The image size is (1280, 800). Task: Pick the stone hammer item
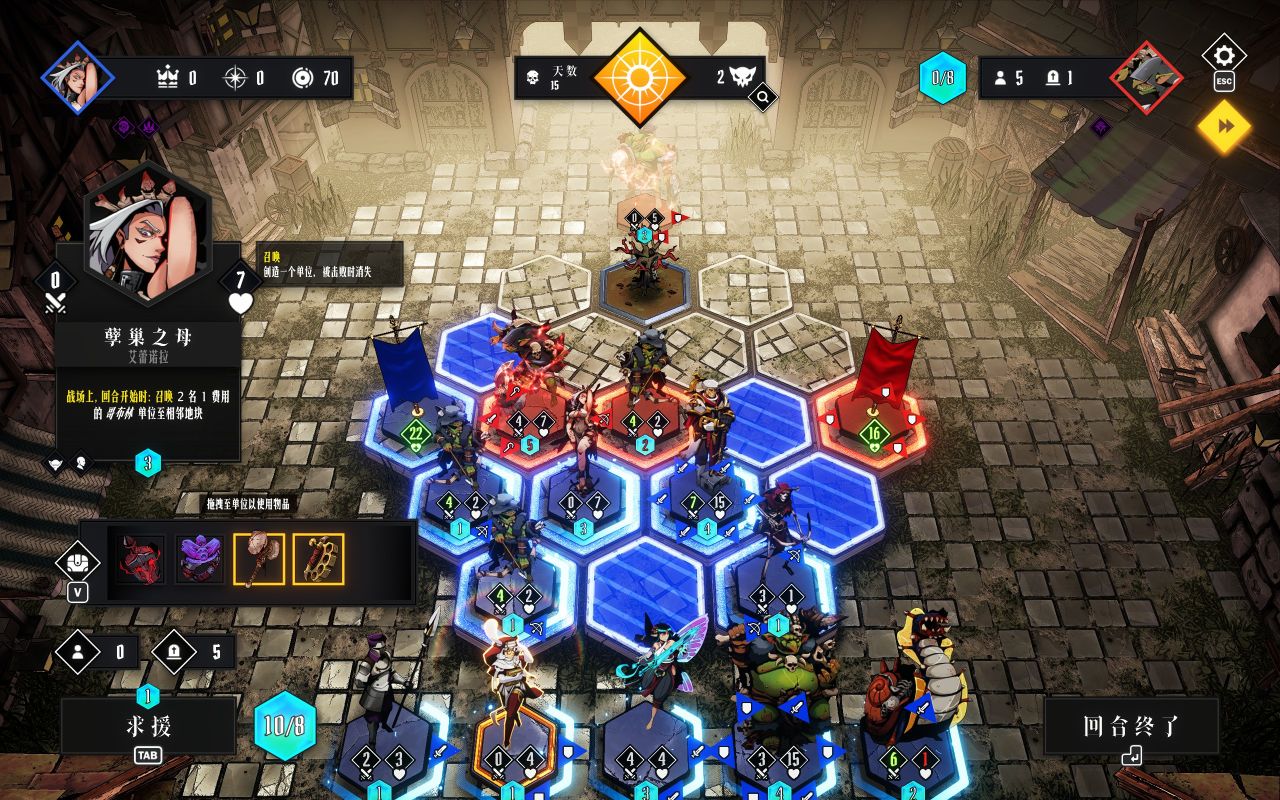(x=259, y=559)
